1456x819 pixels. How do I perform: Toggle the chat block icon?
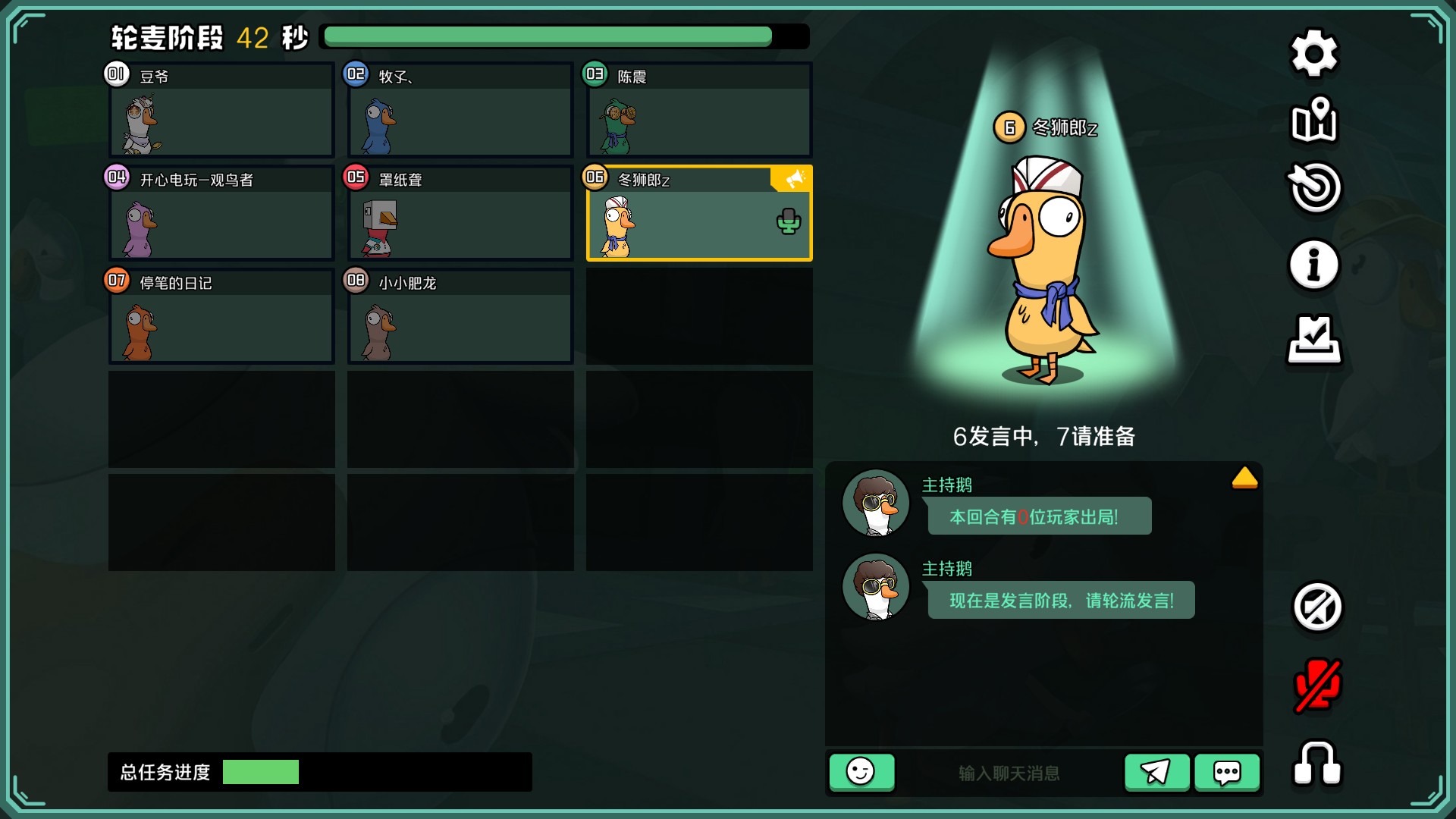click(1314, 607)
